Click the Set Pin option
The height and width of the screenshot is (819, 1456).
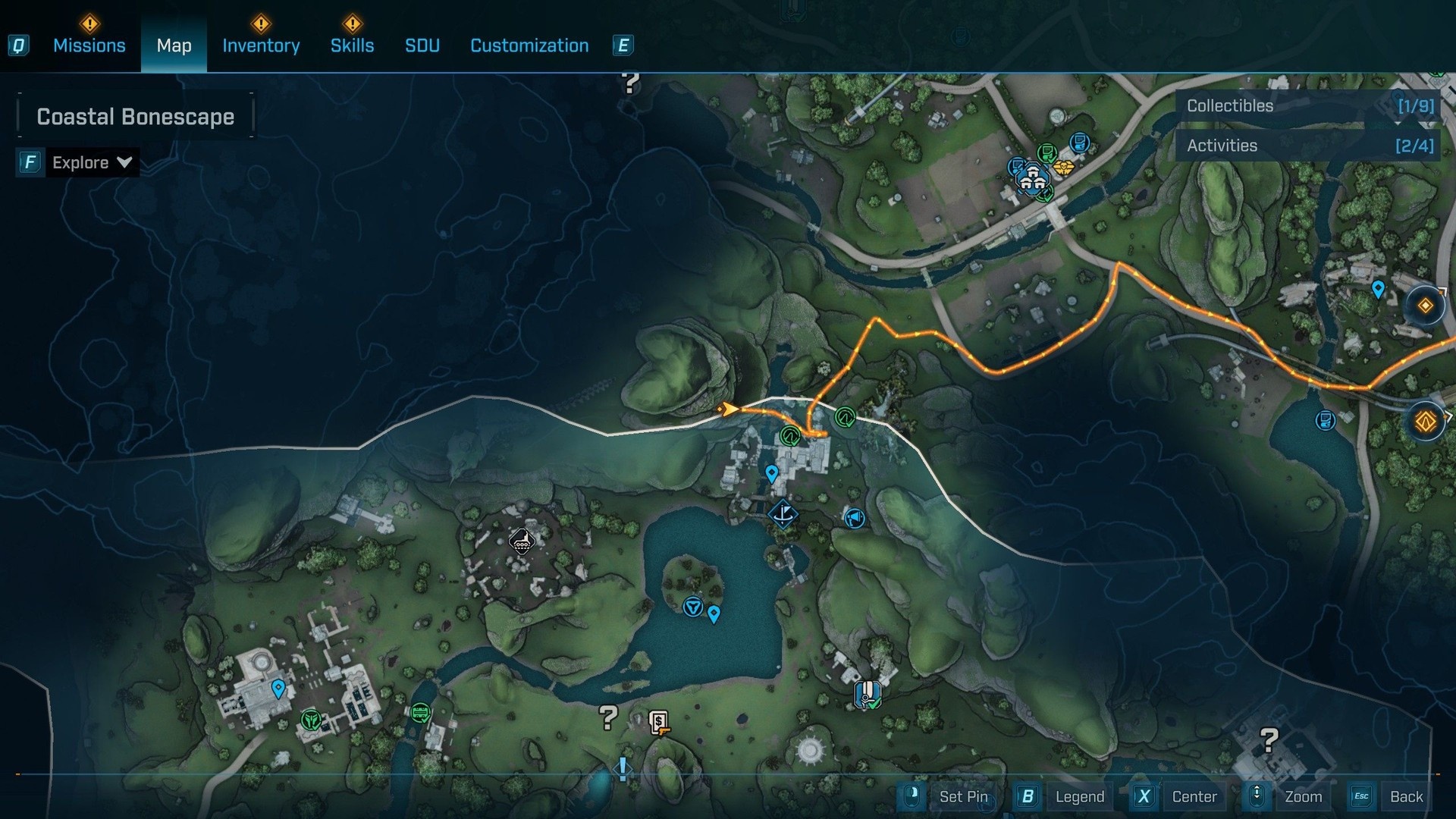pyautogui.click(x=963, y=796)
